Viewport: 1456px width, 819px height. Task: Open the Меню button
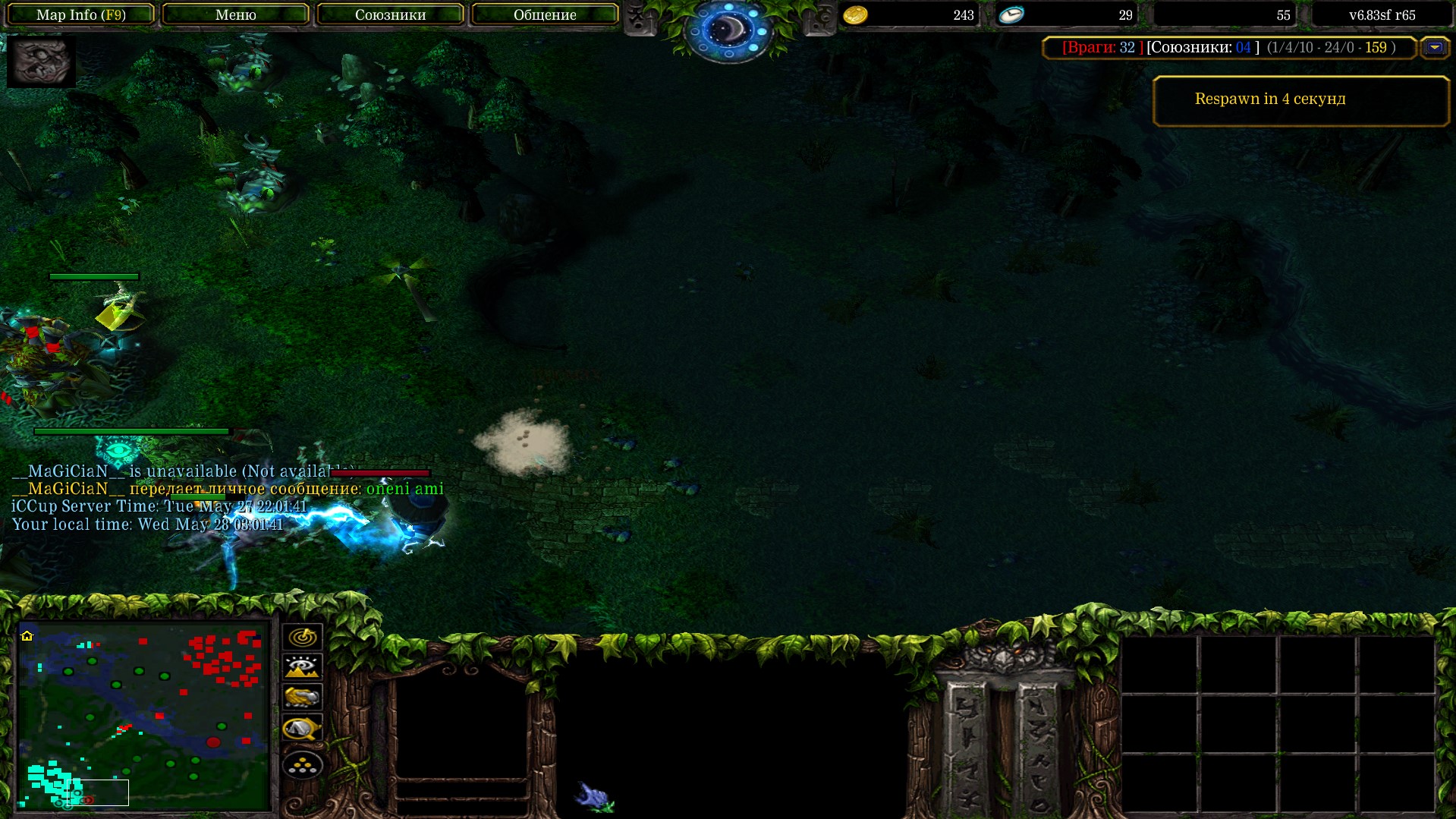tap(235, 14)
